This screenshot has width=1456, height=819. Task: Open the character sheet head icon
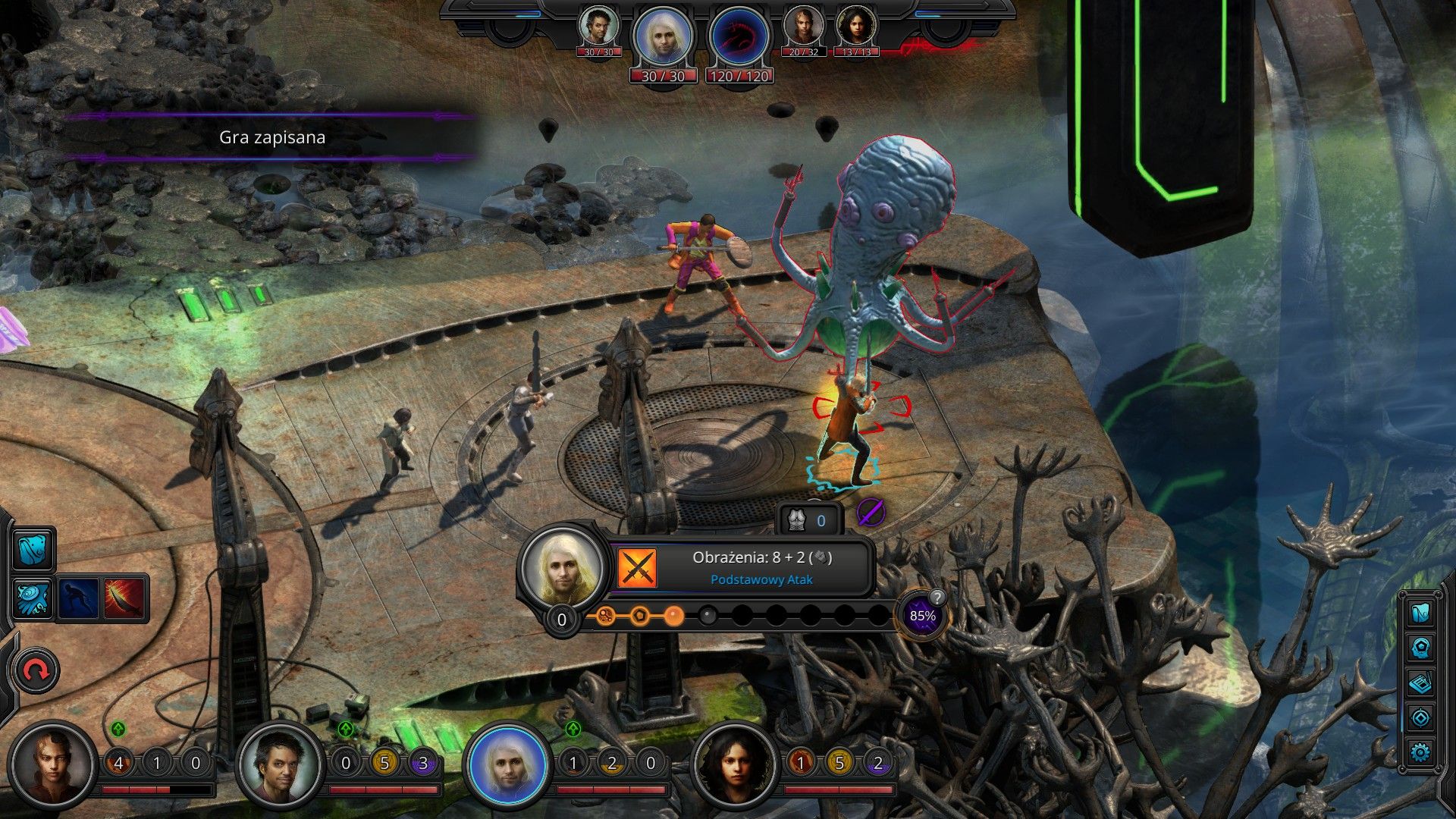click(x=1420, y=648)
